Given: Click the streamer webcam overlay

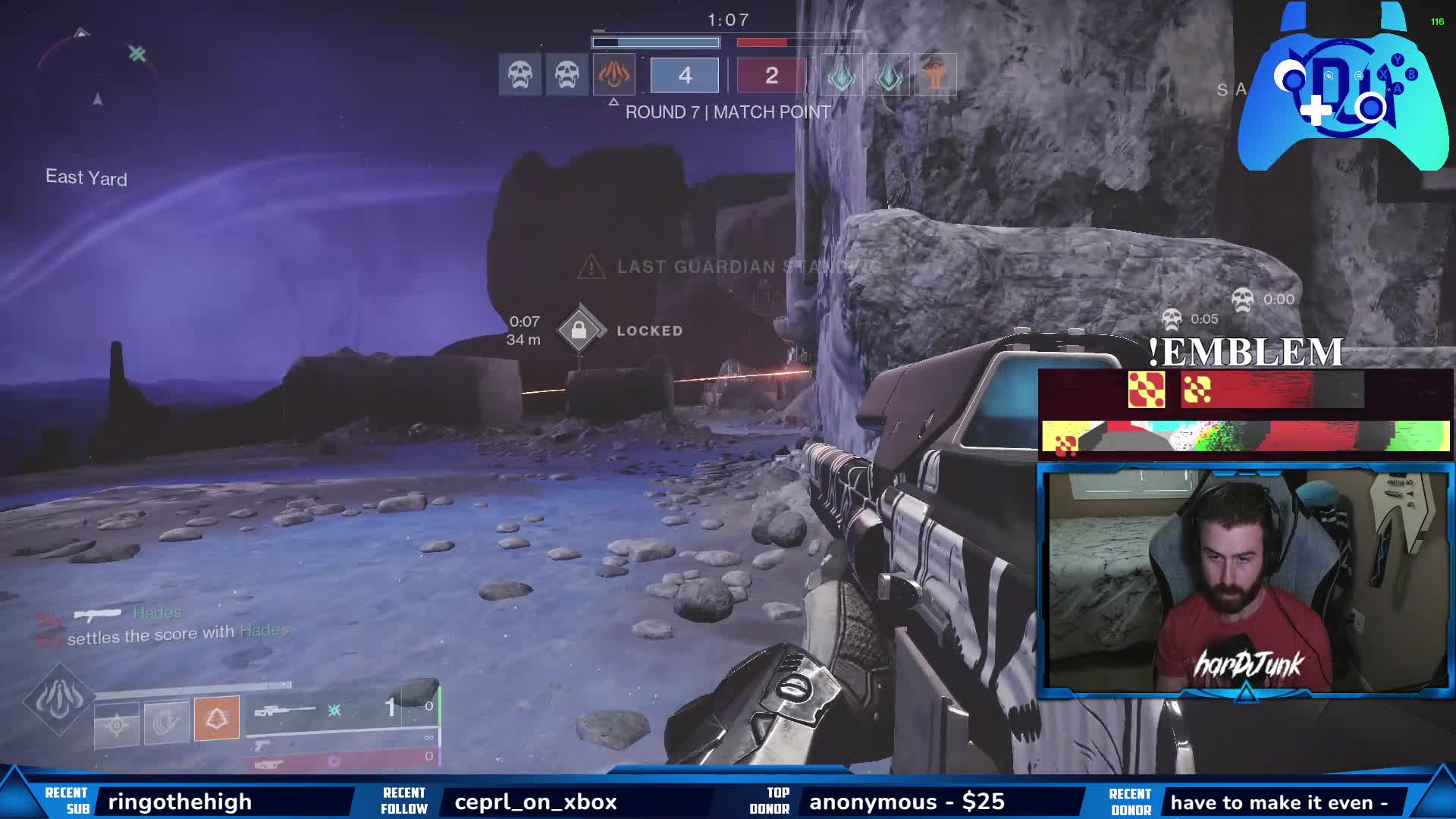Looking at the screenshot, I should [x=1245, y=580].
